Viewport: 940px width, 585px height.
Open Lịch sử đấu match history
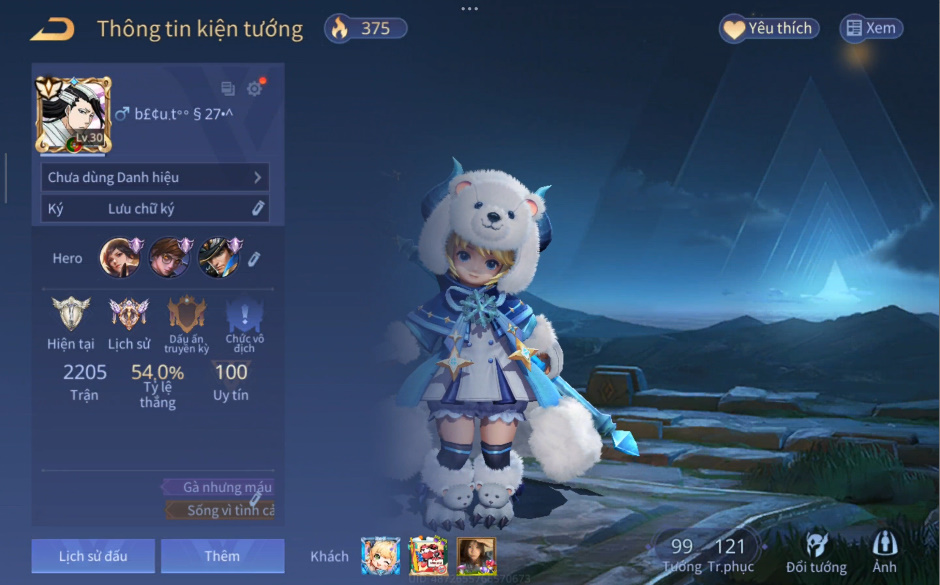coord(93,556)
